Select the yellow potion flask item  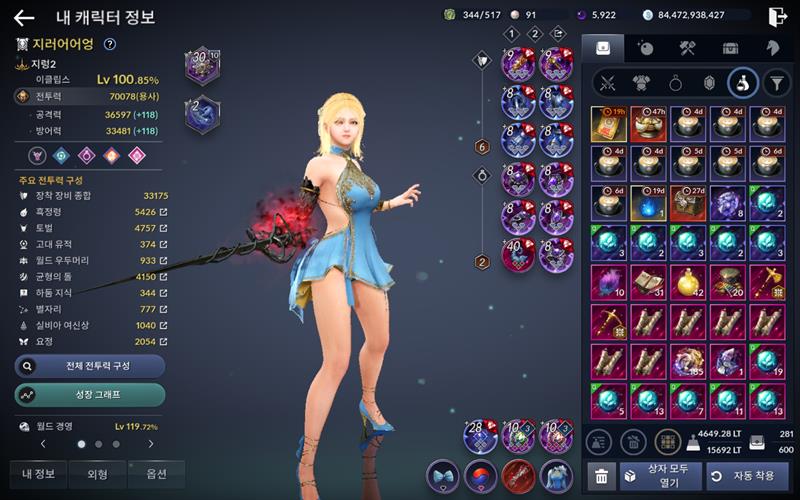tap(689, 282)
